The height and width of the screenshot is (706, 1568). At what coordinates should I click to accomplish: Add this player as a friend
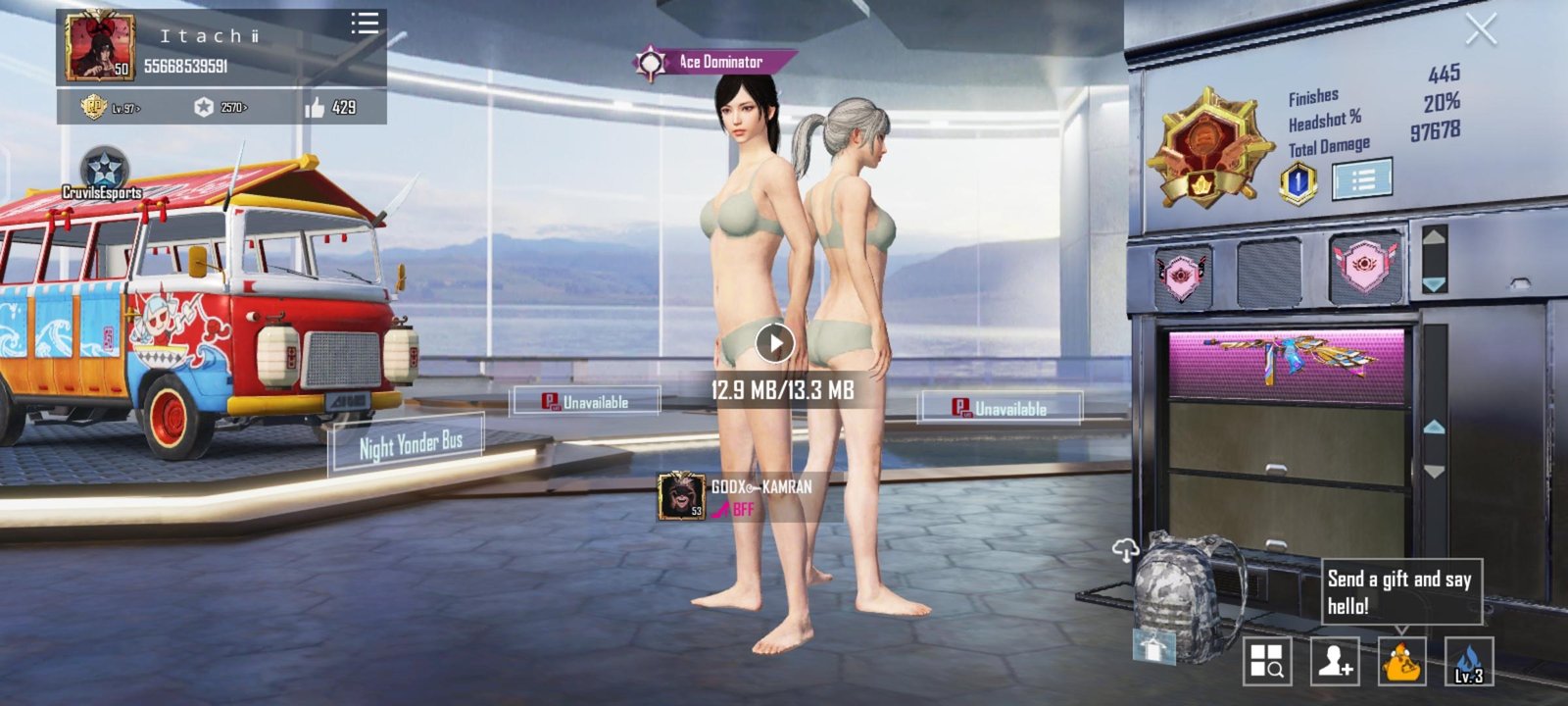(1335, 661)
